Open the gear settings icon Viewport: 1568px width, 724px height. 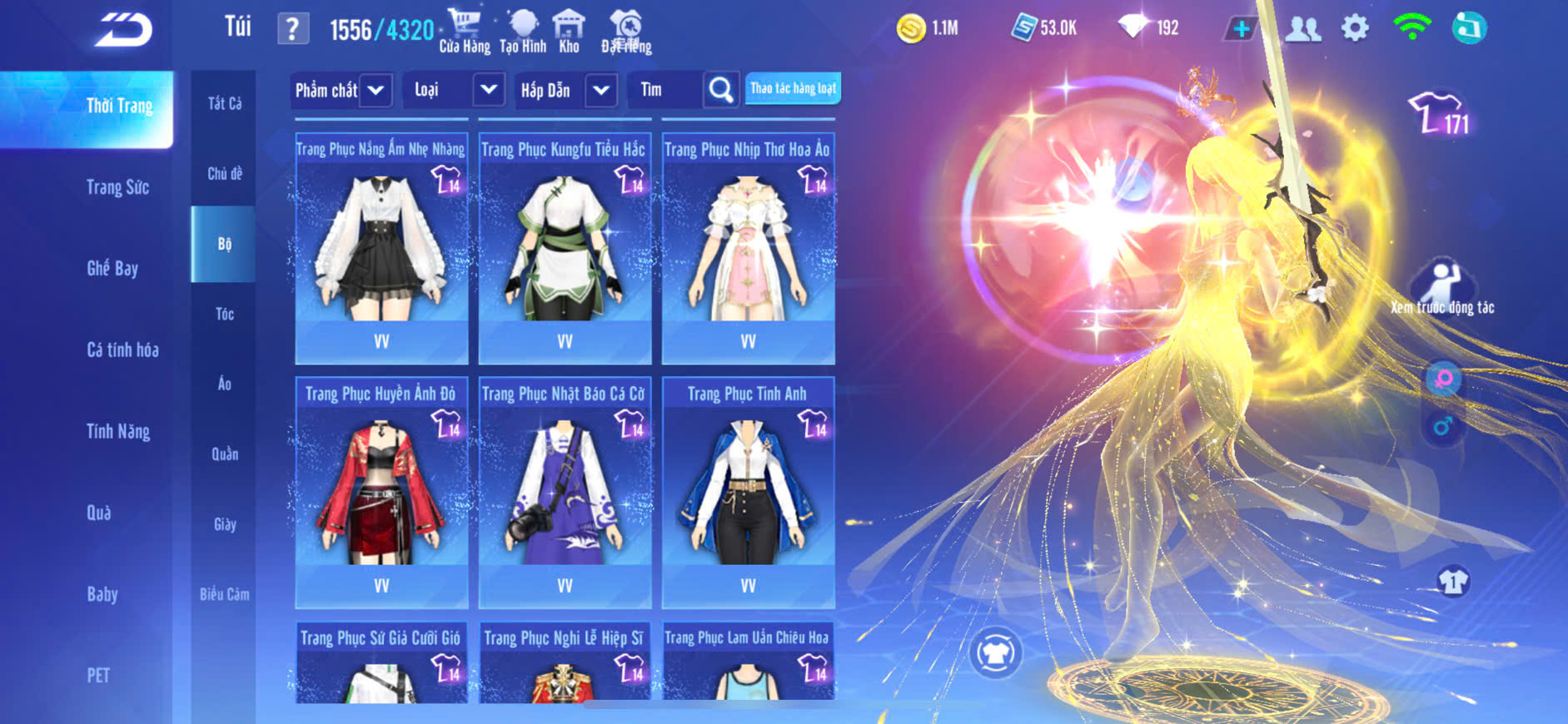[x=1355, y=28]
